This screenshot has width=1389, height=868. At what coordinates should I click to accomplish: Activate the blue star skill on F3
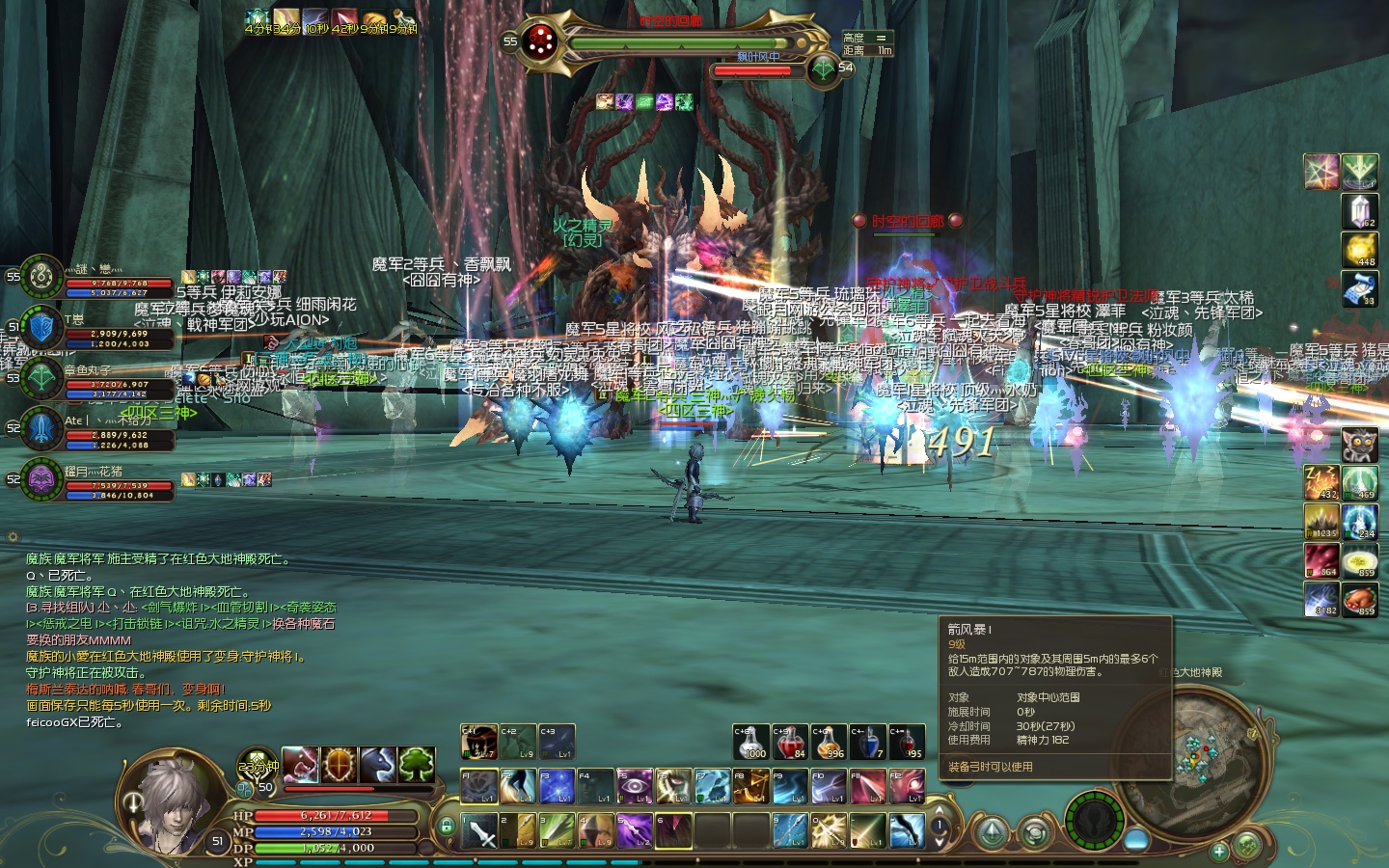pyautogui.click(x=557, y=786)
